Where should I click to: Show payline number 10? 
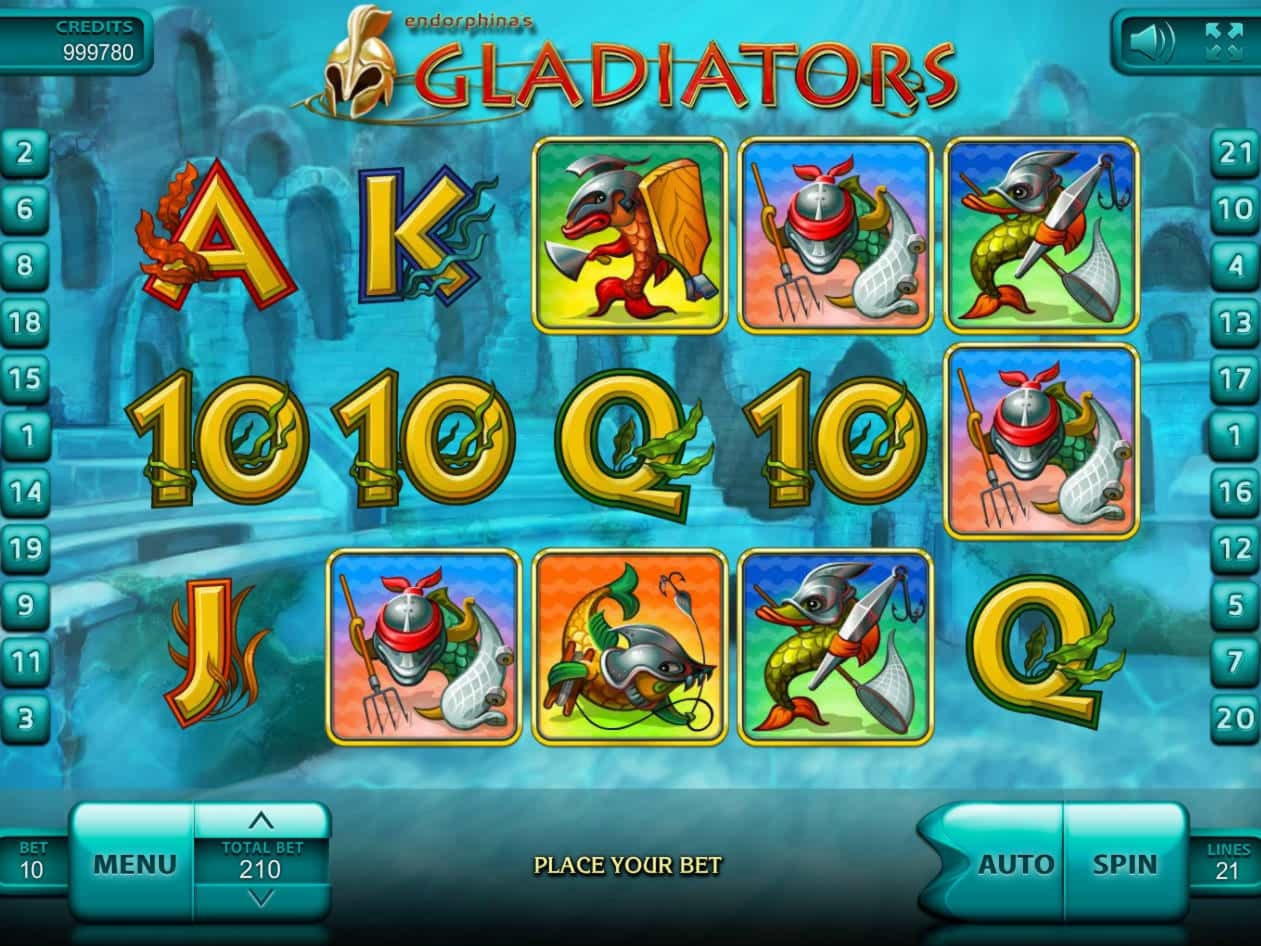point(1236,210)
